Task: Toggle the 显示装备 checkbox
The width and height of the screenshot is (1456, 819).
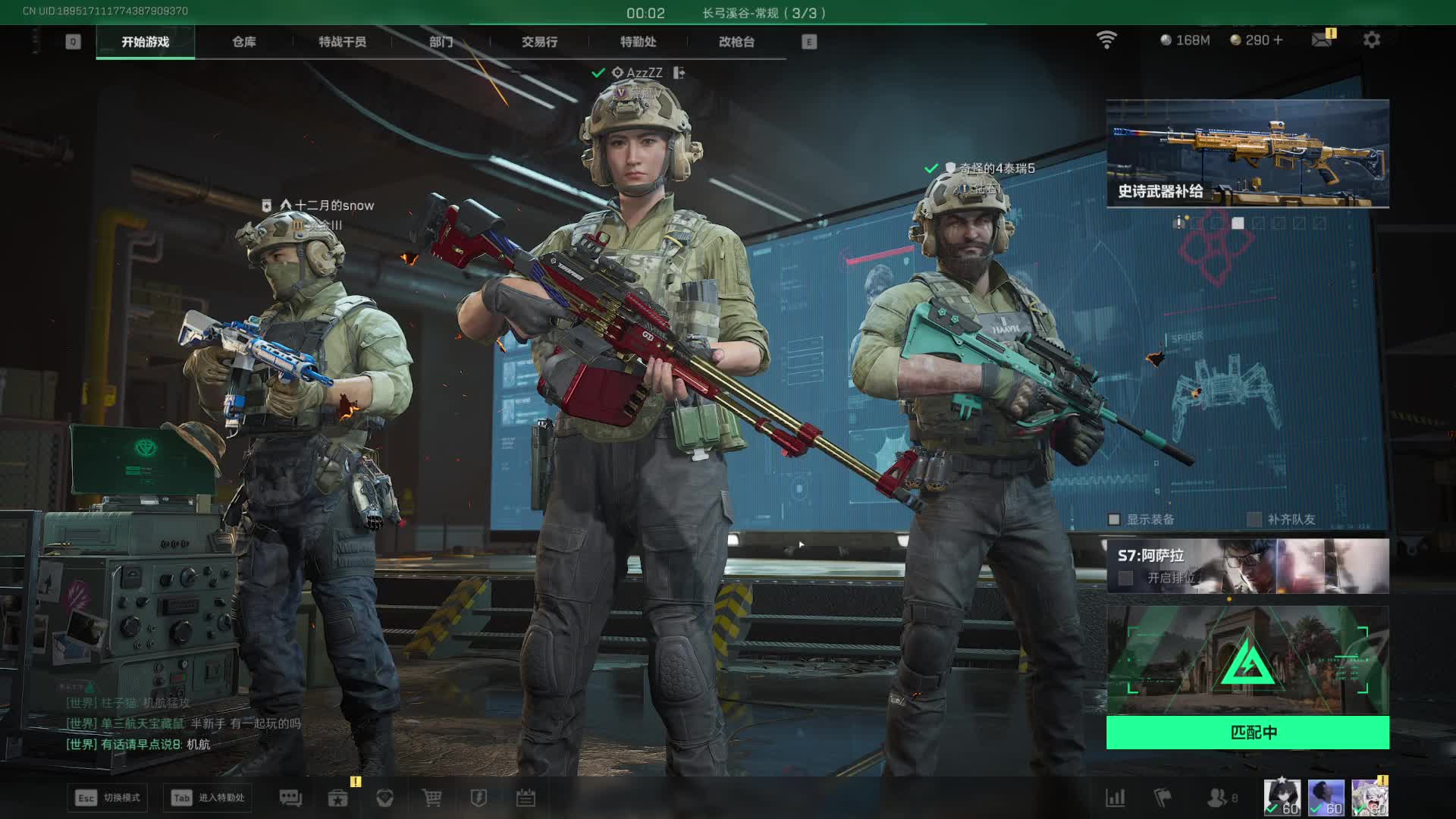Action: [1114, 519]
